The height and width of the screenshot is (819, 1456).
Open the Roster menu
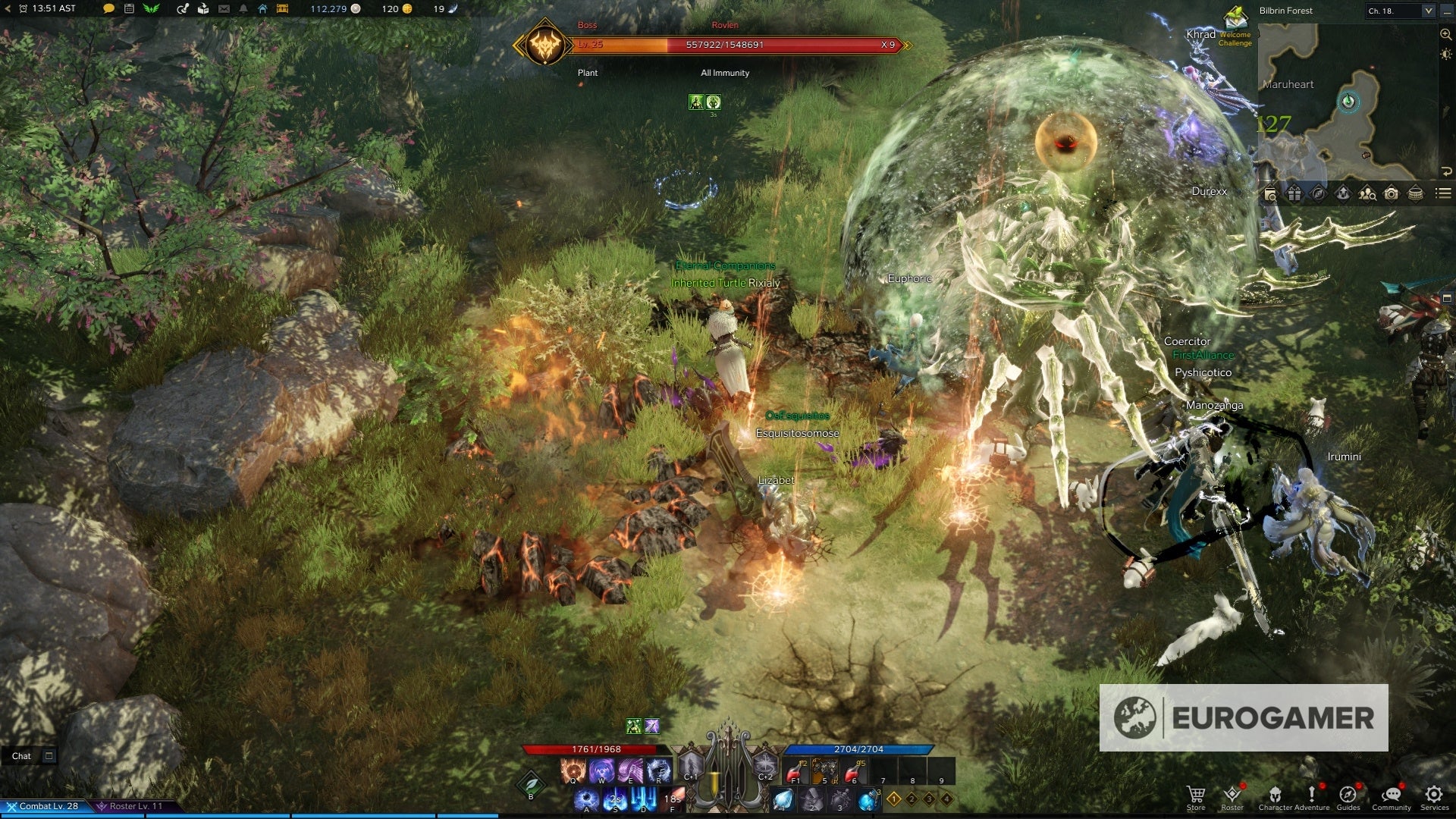click(1232, 795)
